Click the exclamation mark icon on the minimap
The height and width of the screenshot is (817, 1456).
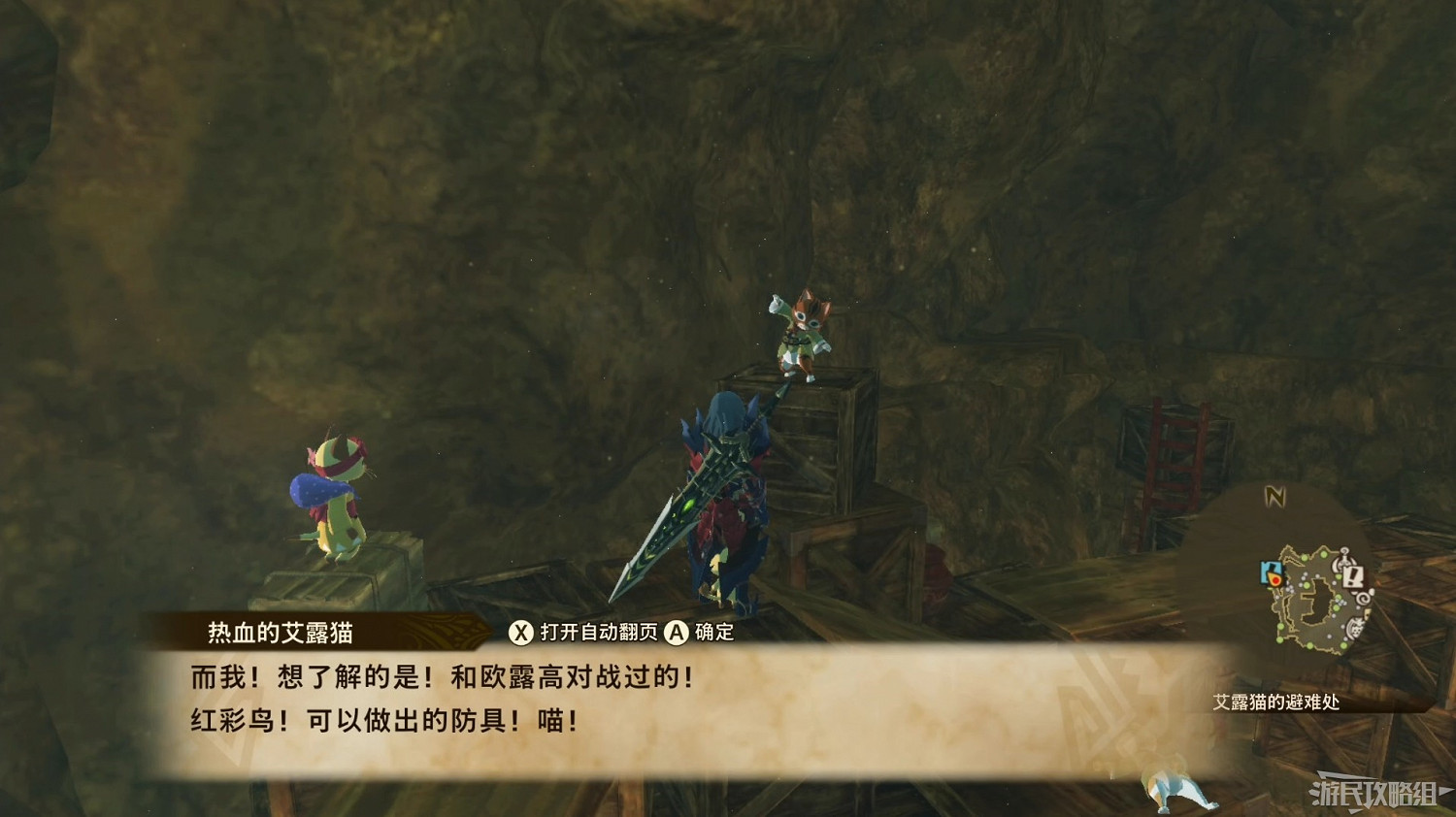pyautogui.click(x=1353, y=576)
